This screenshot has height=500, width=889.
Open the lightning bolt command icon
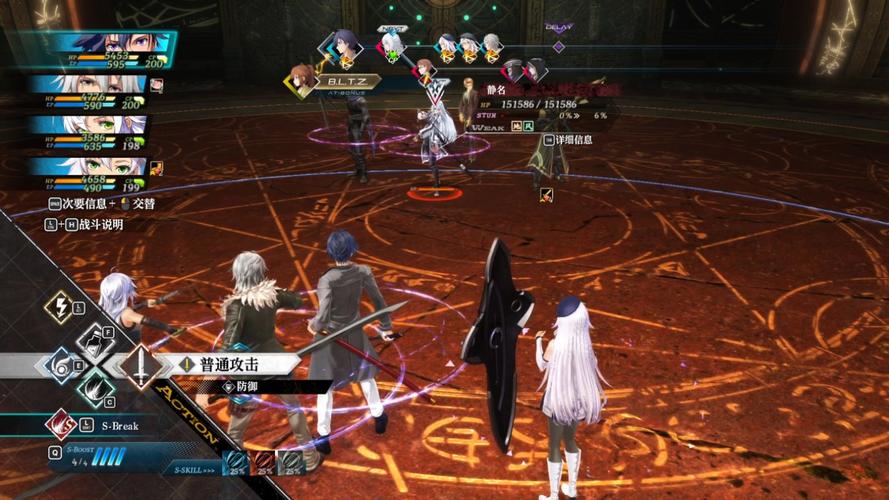[x=59, y=306]
